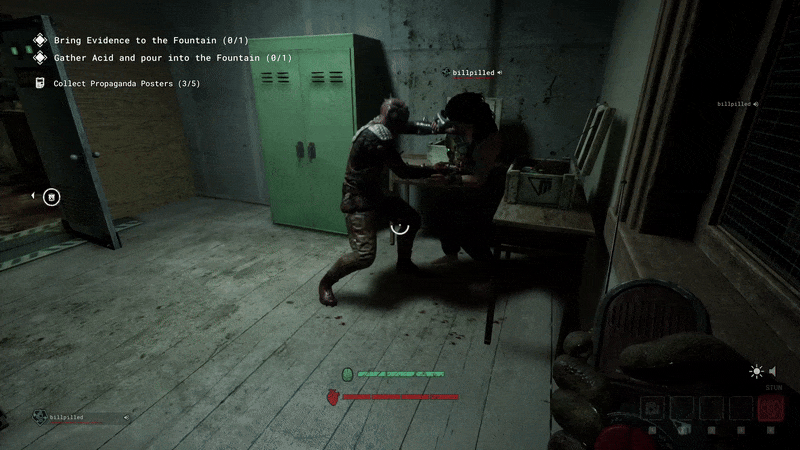This screenshot has height=450, width=800.
Task: Click the Collect Propaganda Posters tracker
Action: [126, 84]
